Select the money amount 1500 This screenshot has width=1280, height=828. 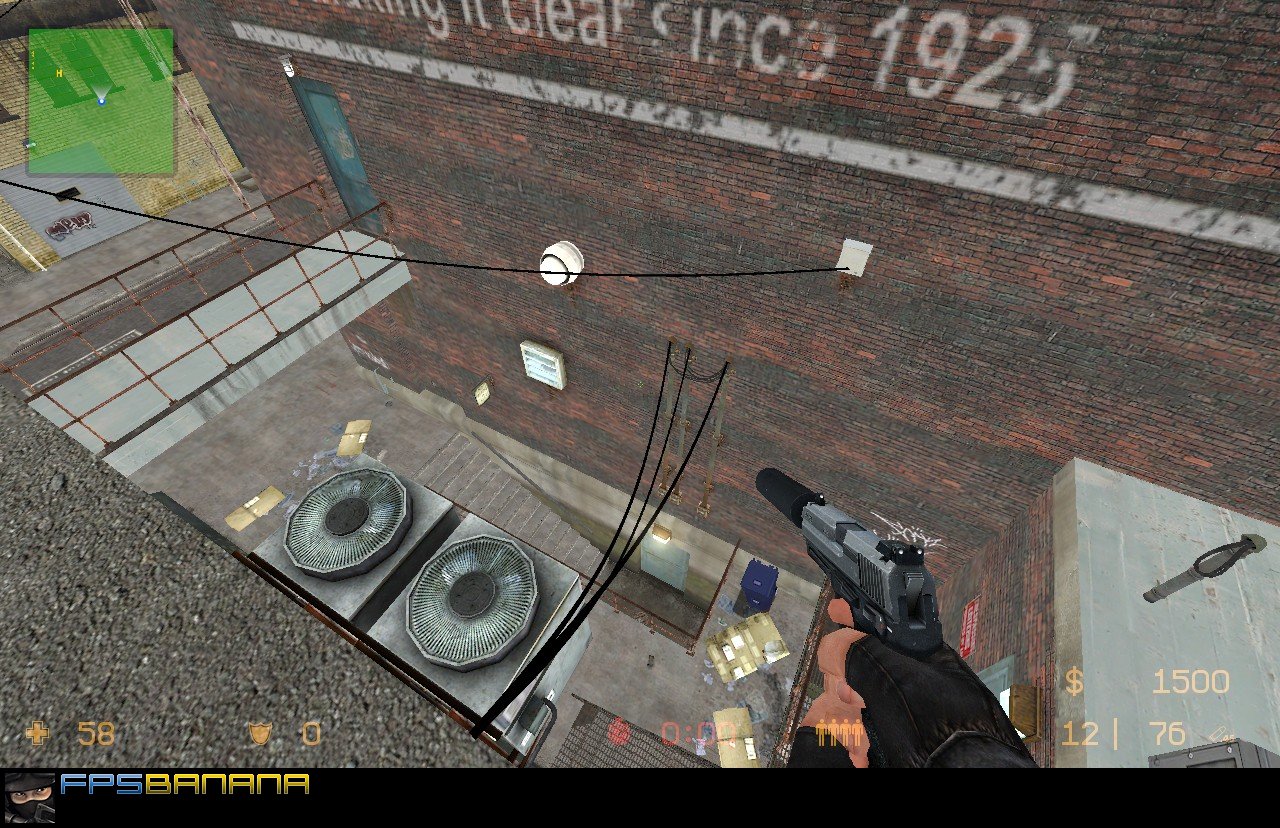click(x=1190, y=681)
